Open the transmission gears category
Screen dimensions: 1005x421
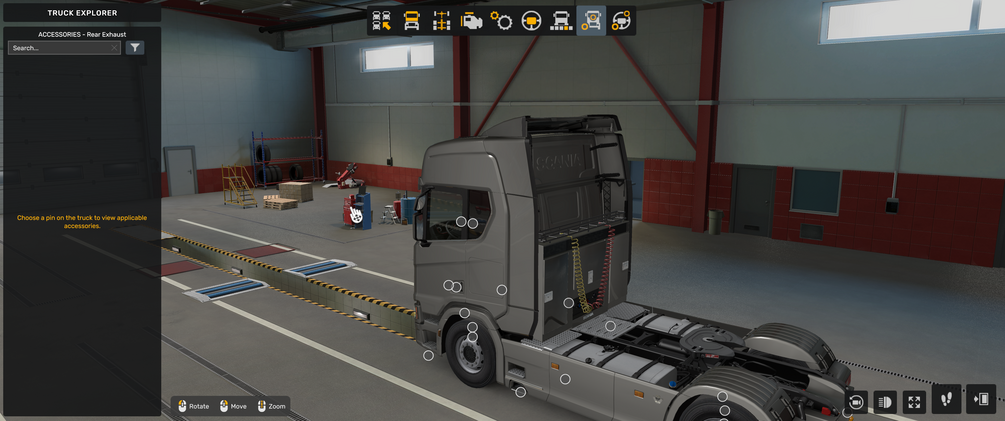click(x=501, y=21)
